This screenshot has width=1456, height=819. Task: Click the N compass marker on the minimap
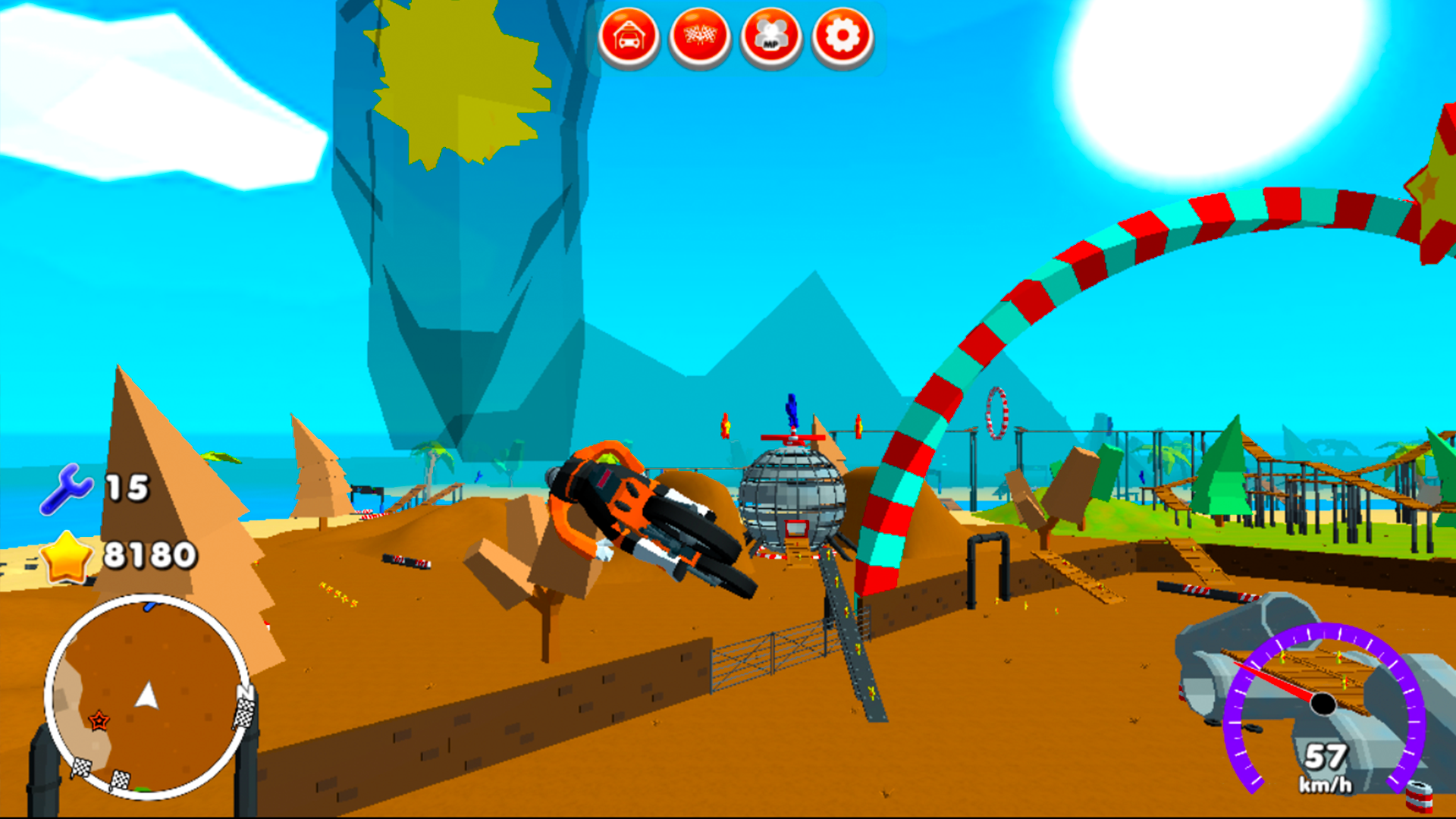(x=244, y=692)
